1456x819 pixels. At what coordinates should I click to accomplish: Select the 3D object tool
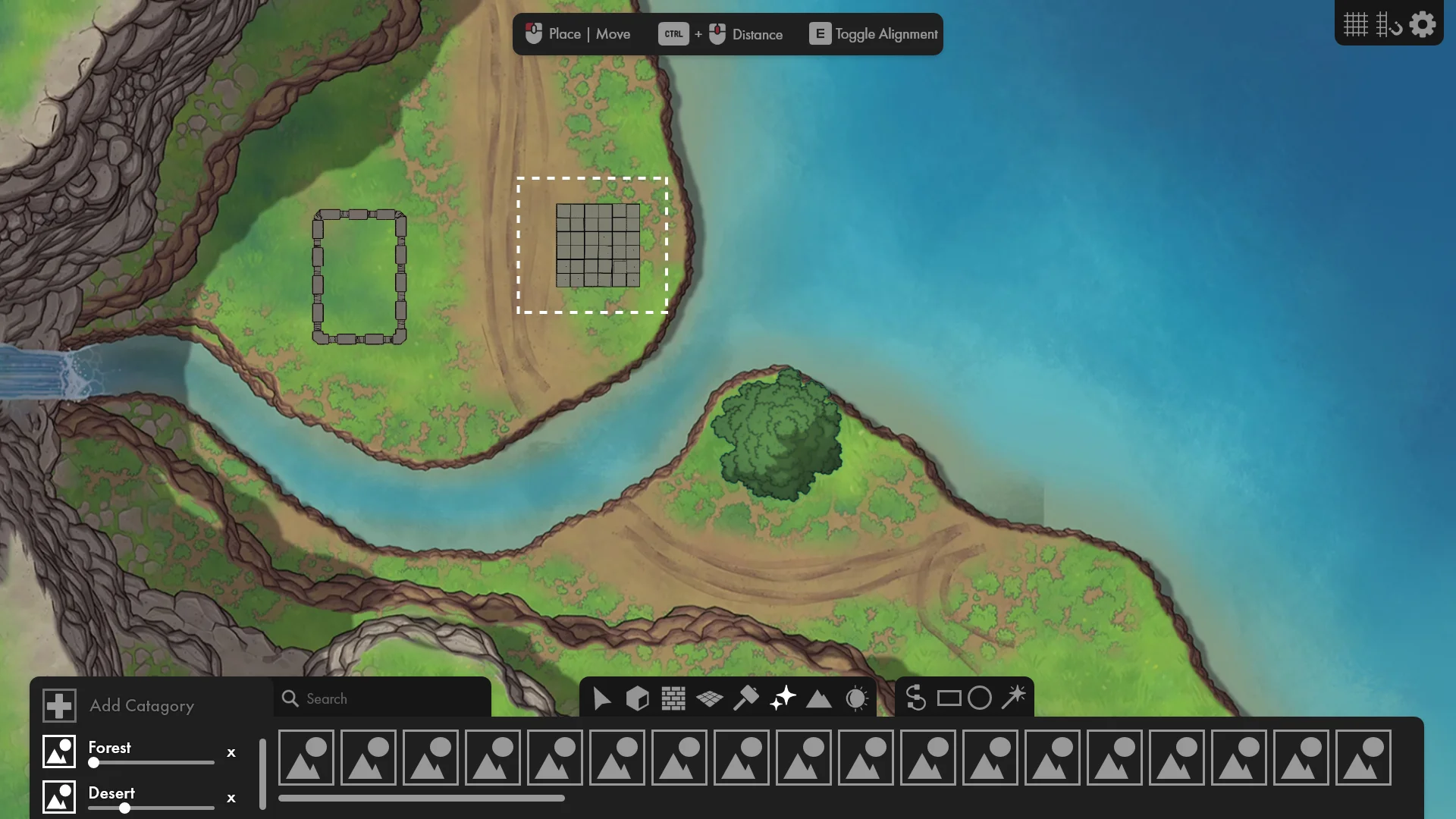[637, 698]
